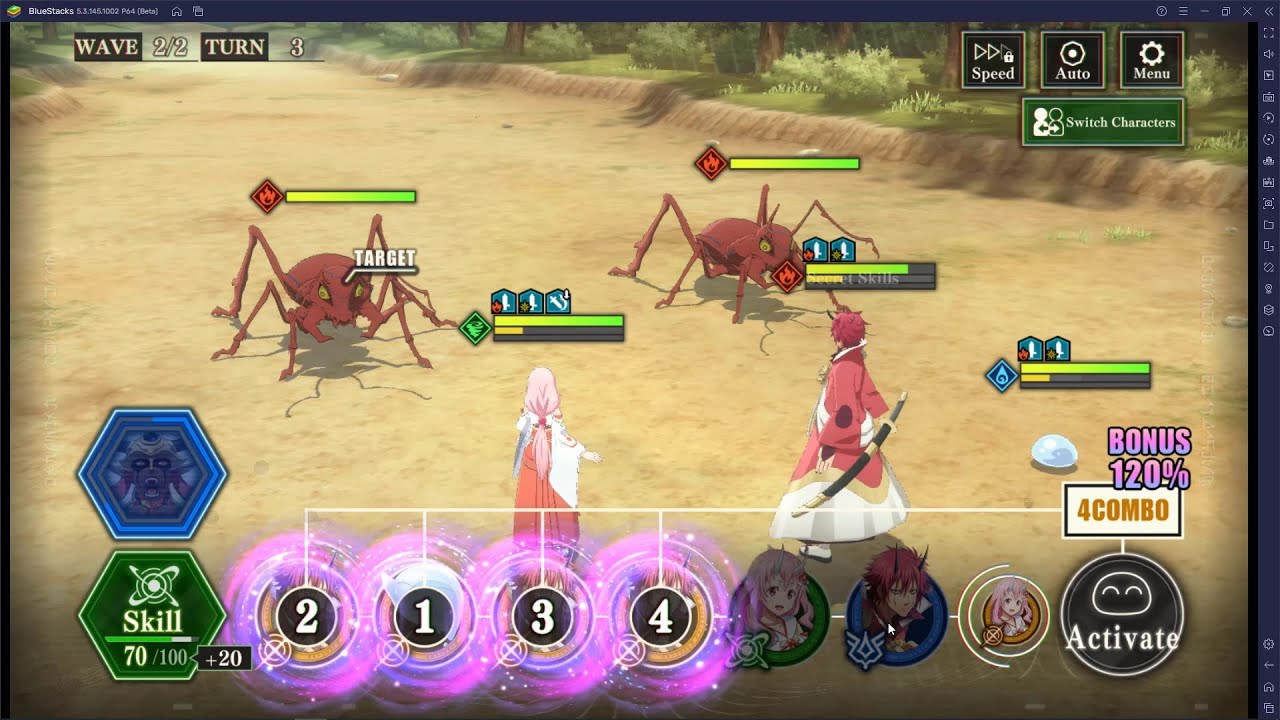Click the screenshot icon in BlueStacks sidebar
Screen dimensions: 1280x720
[1268, 200]
